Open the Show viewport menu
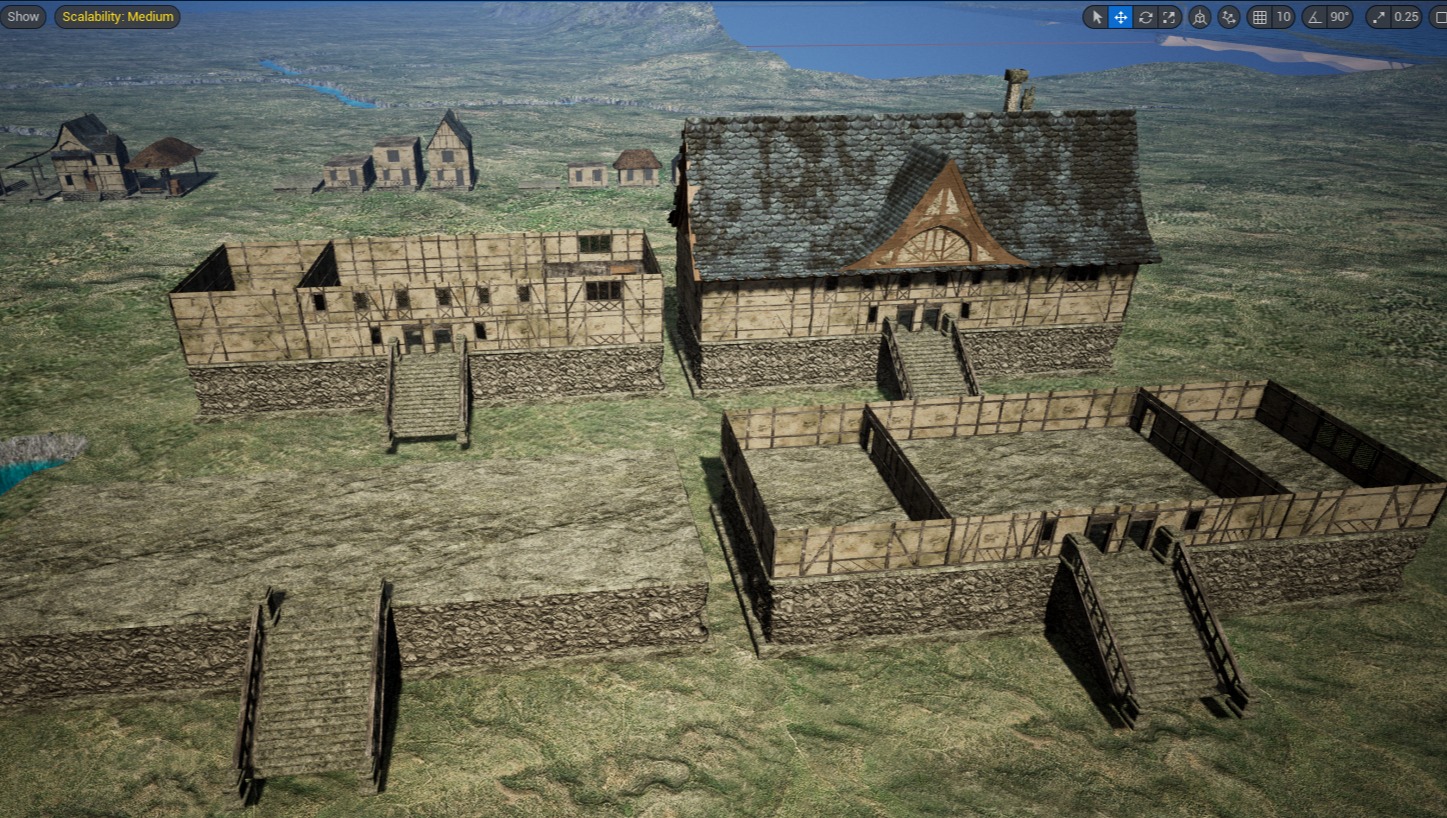Viewport: 1447px width, 818px height. (23, 16)
